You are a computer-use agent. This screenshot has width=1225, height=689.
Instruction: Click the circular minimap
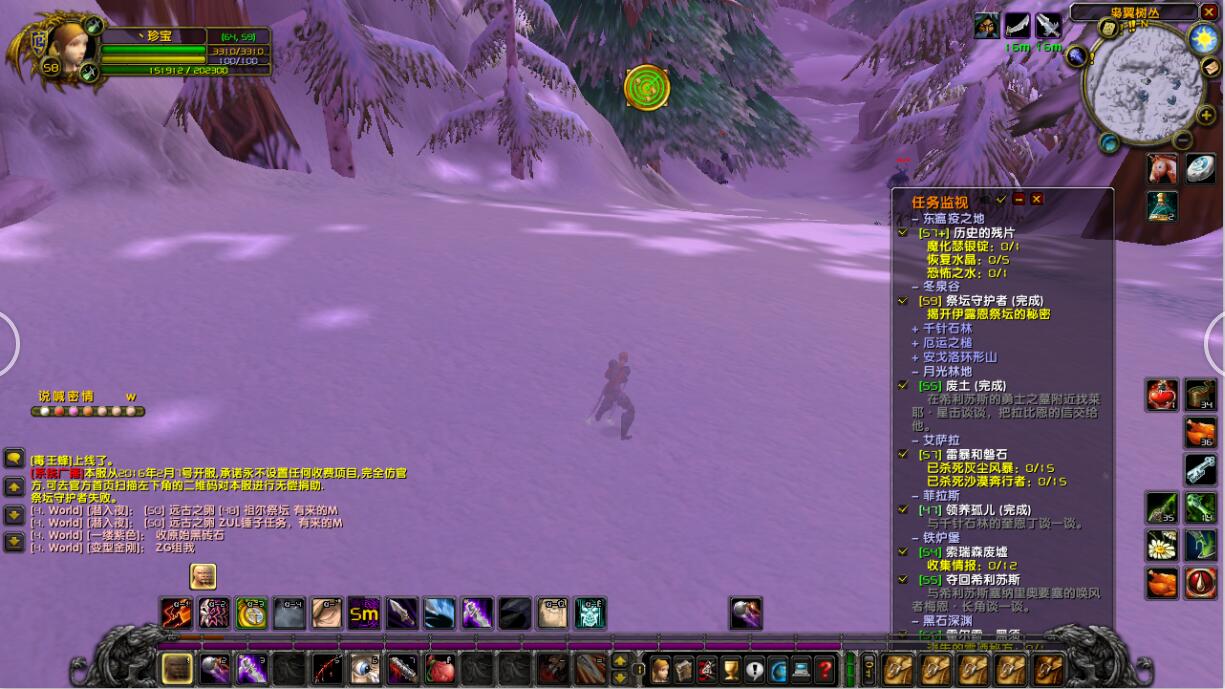point(1143,80)
